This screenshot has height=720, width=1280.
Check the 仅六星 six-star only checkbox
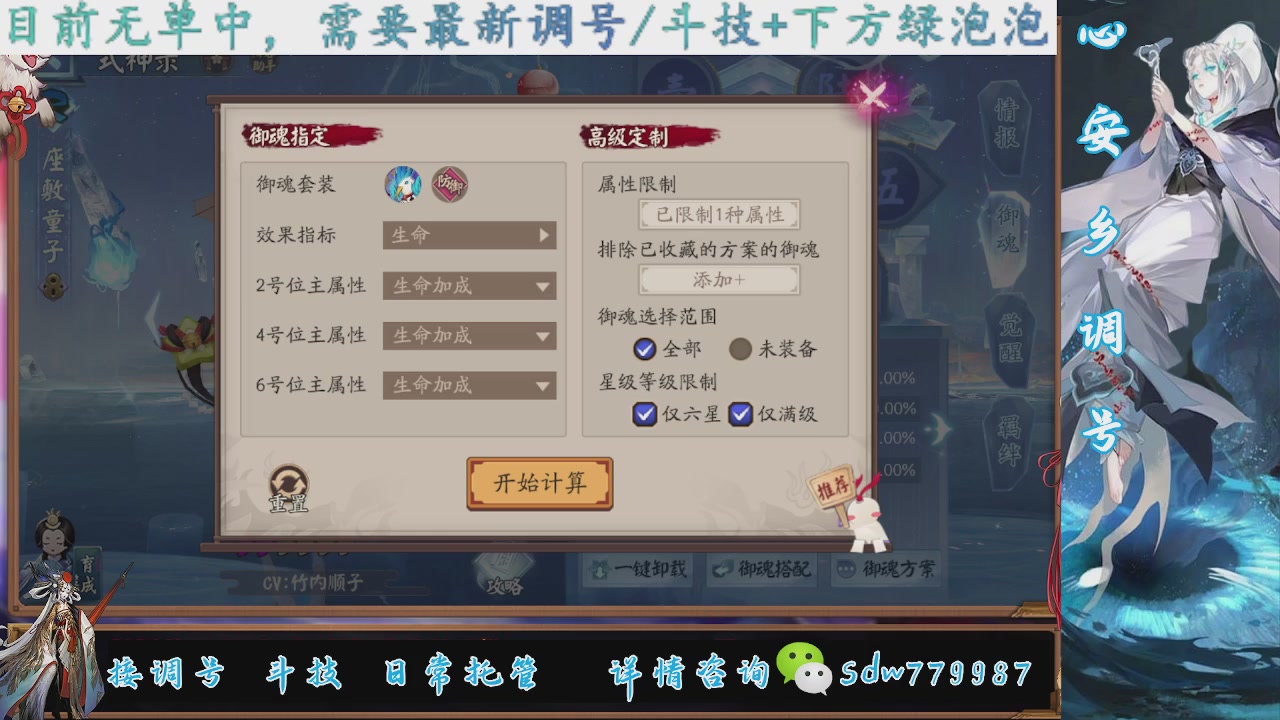644,414
